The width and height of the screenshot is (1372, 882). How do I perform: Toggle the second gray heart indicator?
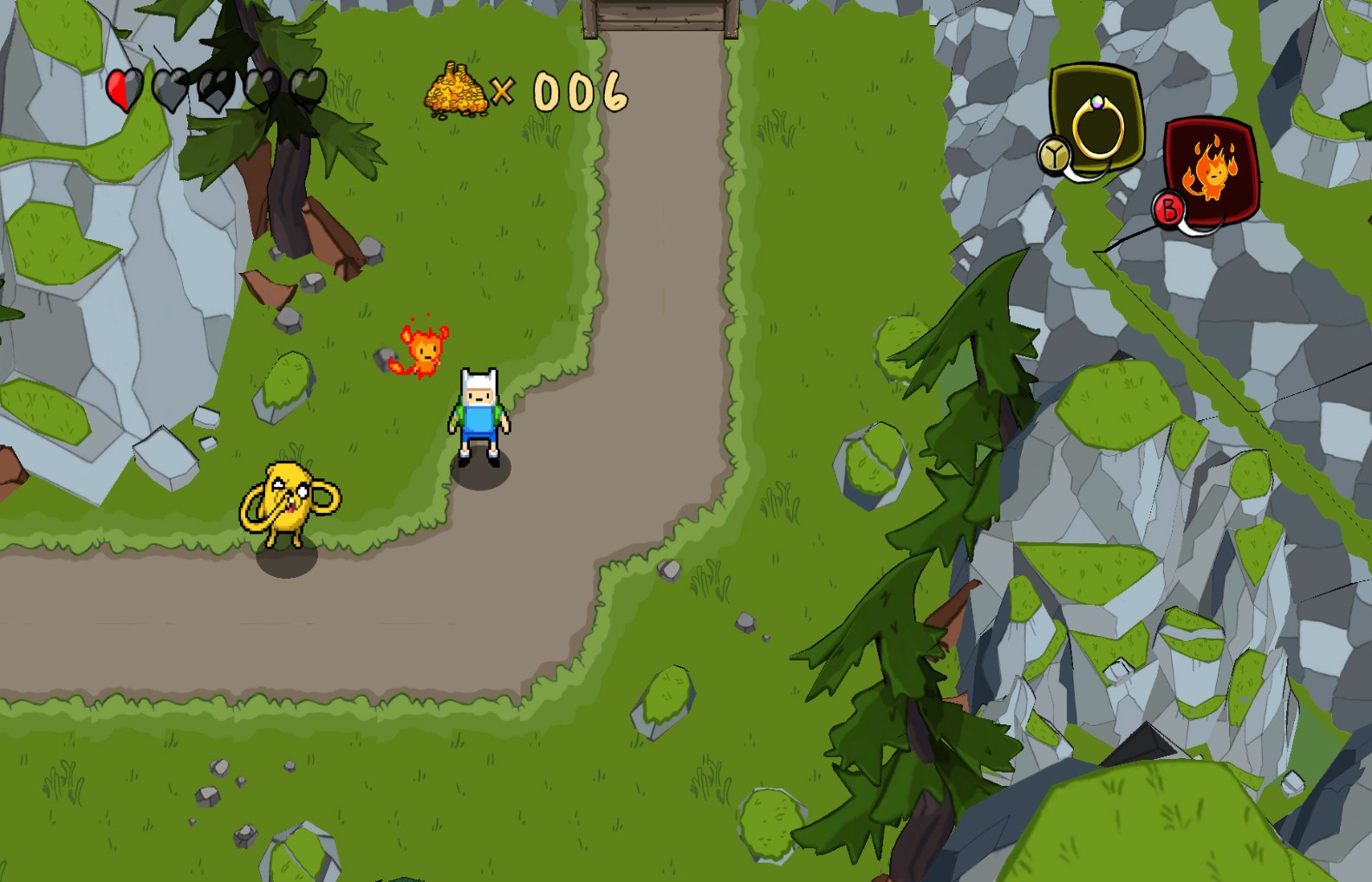(171, 89)
